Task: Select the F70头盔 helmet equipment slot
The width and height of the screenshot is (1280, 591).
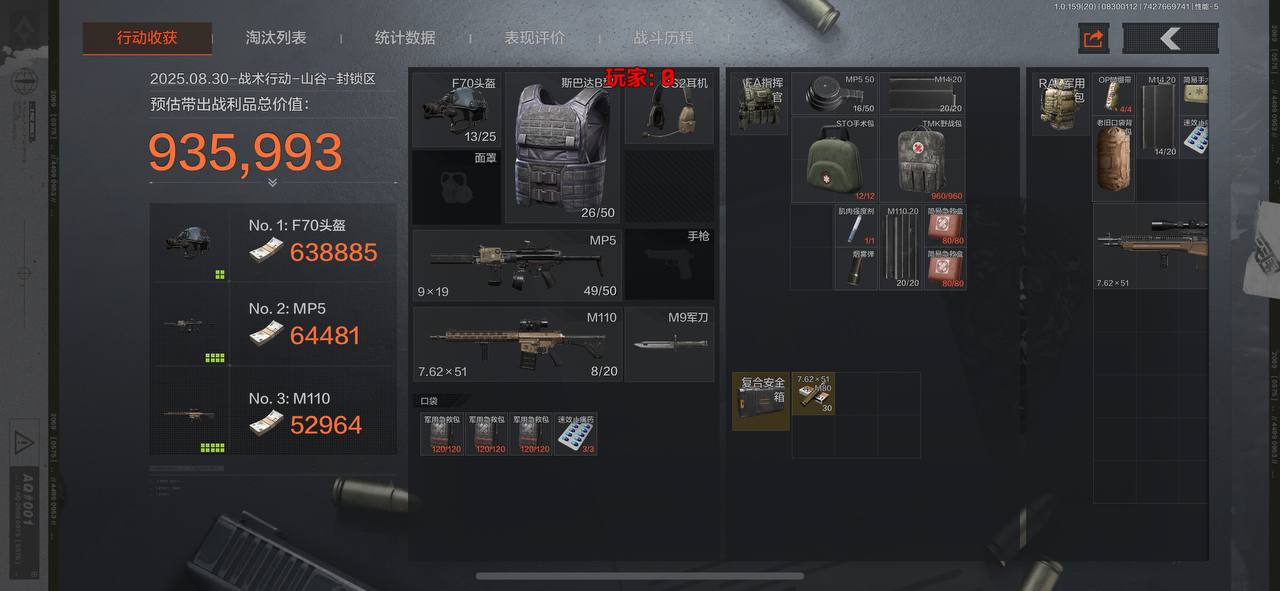Action: pyautogui.click(x=456, y=108)
